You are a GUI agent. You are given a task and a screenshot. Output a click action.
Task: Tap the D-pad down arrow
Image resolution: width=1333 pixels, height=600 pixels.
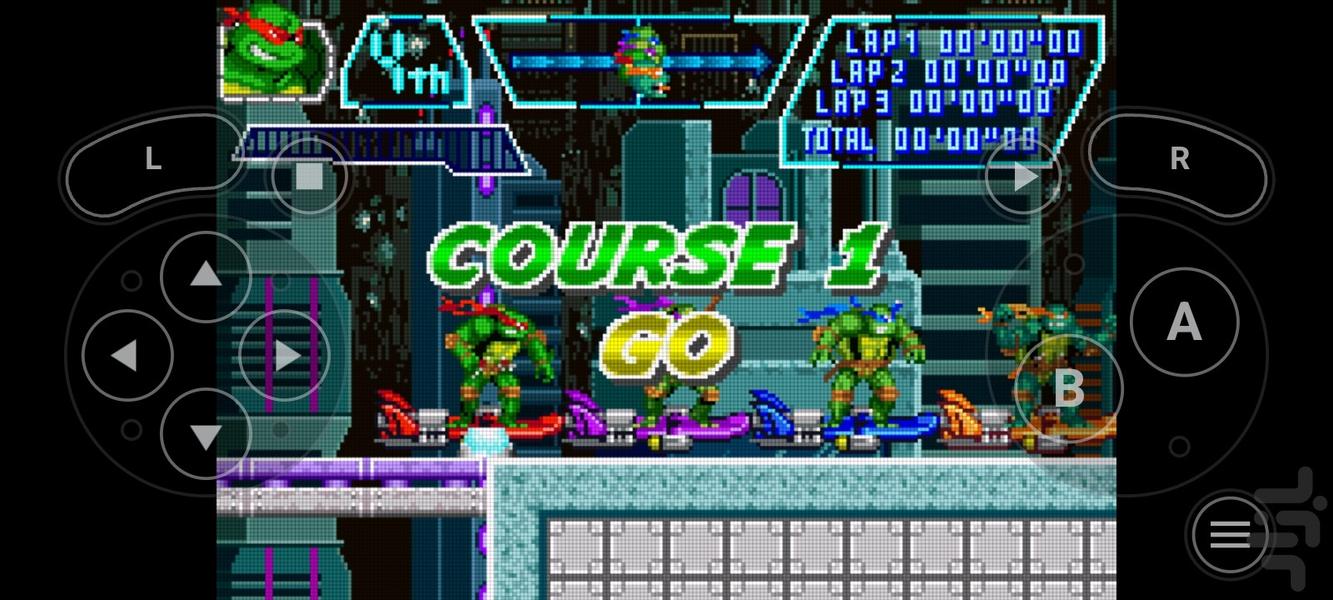click(205, 434)
